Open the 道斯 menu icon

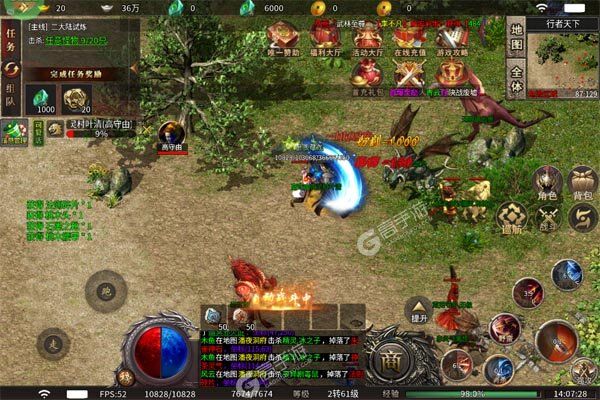[x=511, y=216]
